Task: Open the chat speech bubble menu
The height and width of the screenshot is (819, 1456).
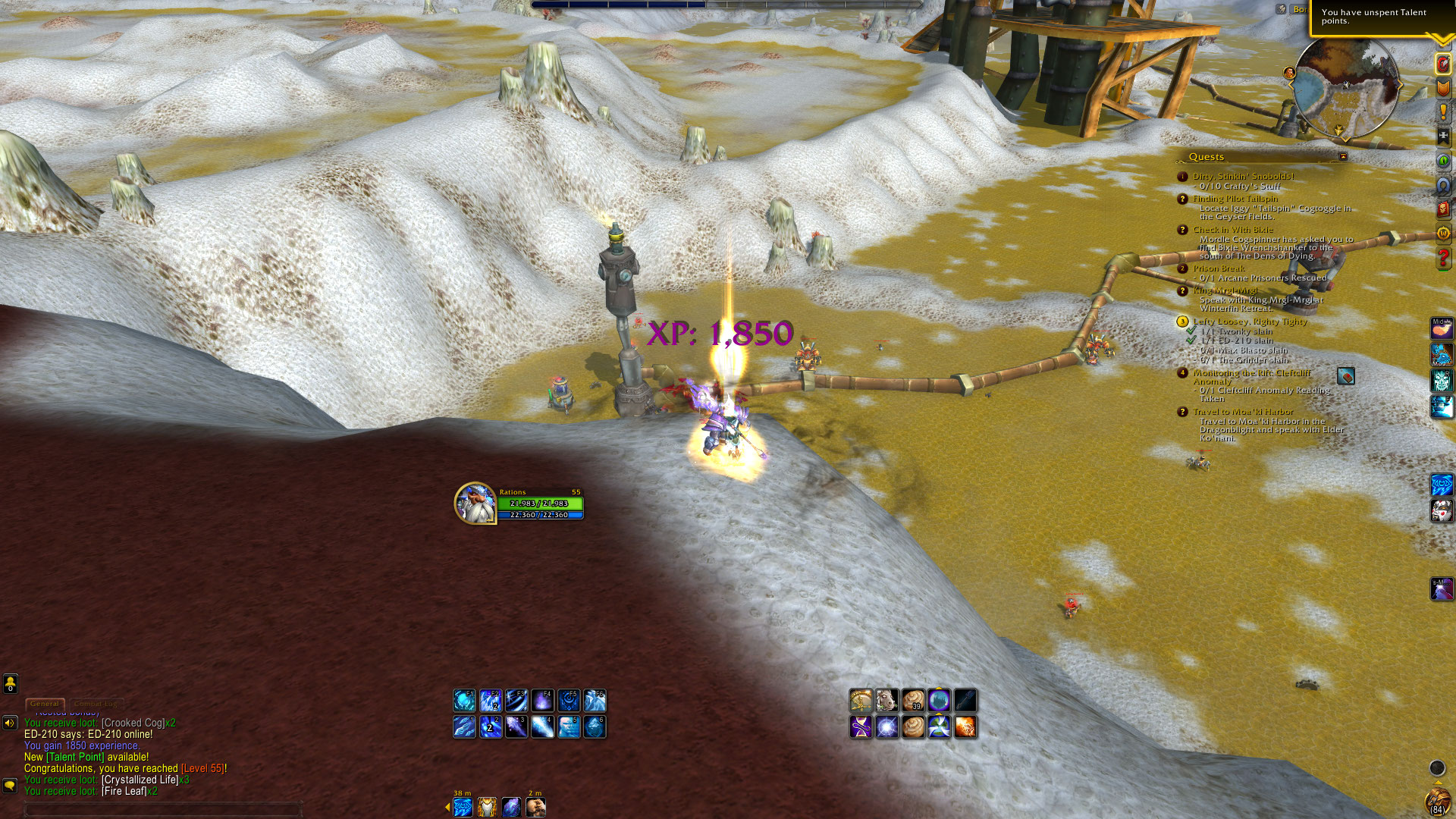Action: (x=10, y=785)
